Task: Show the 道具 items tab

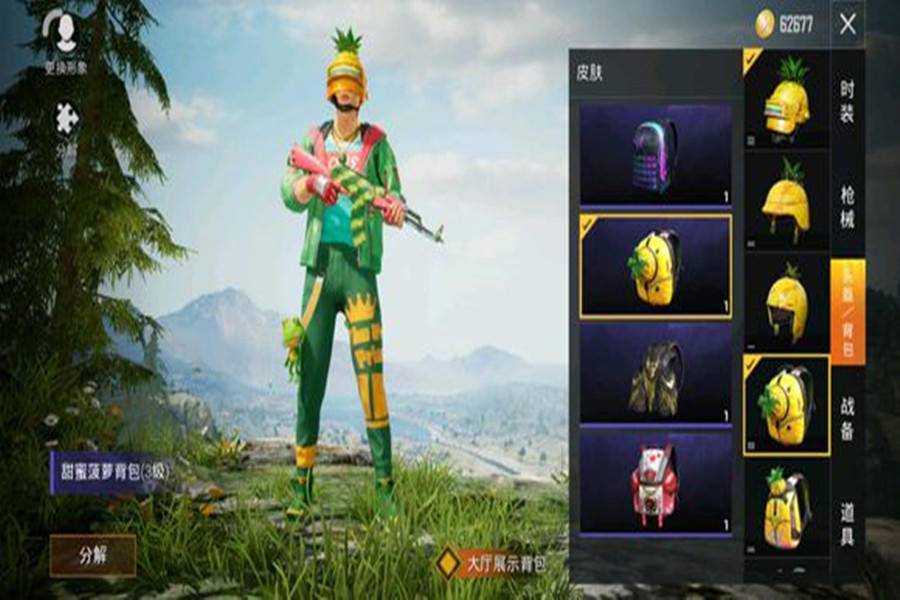Action: click(847, 522)
